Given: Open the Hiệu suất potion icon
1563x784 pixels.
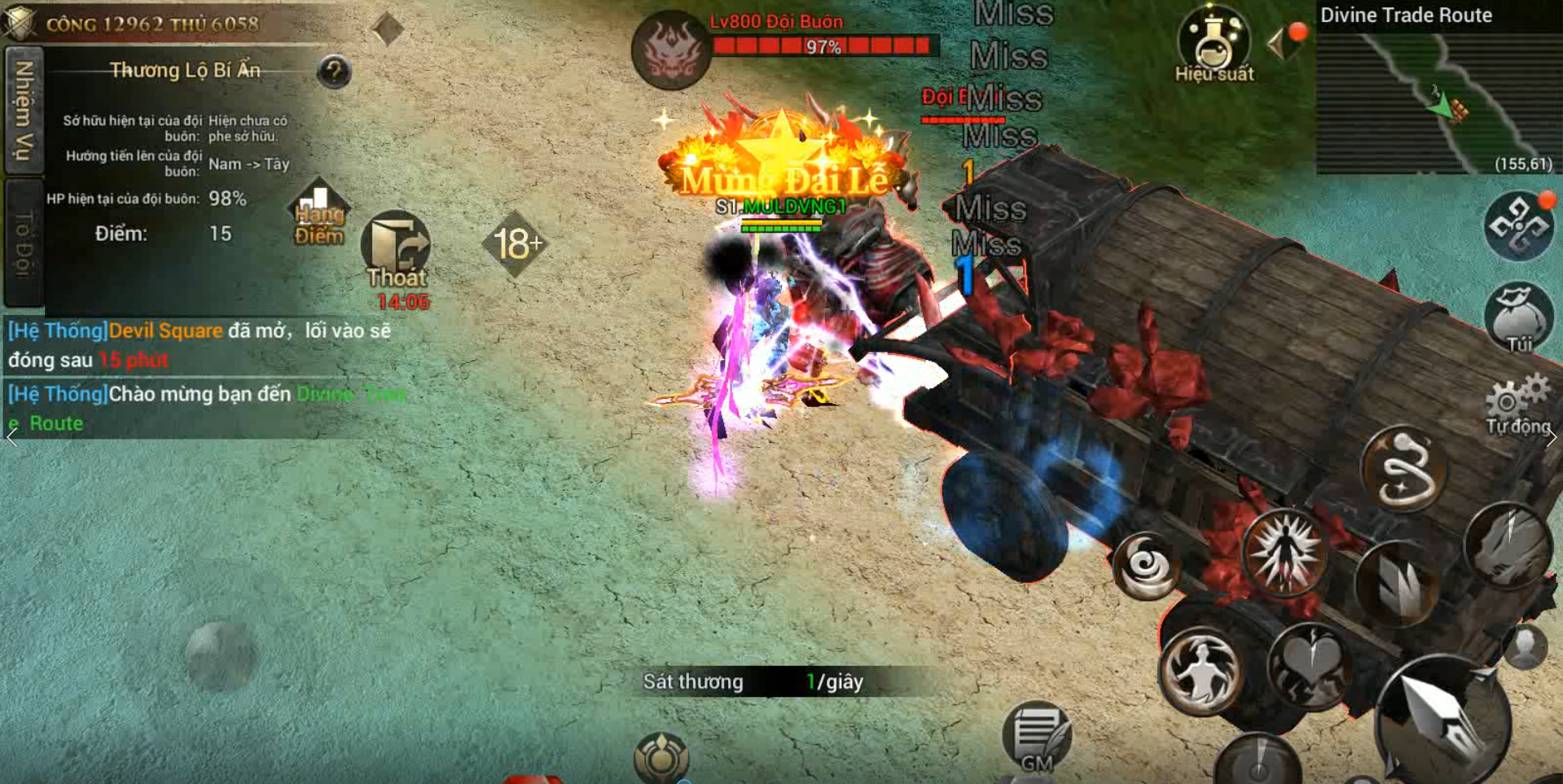Looking at the screenshot, I should point(1214,44).
